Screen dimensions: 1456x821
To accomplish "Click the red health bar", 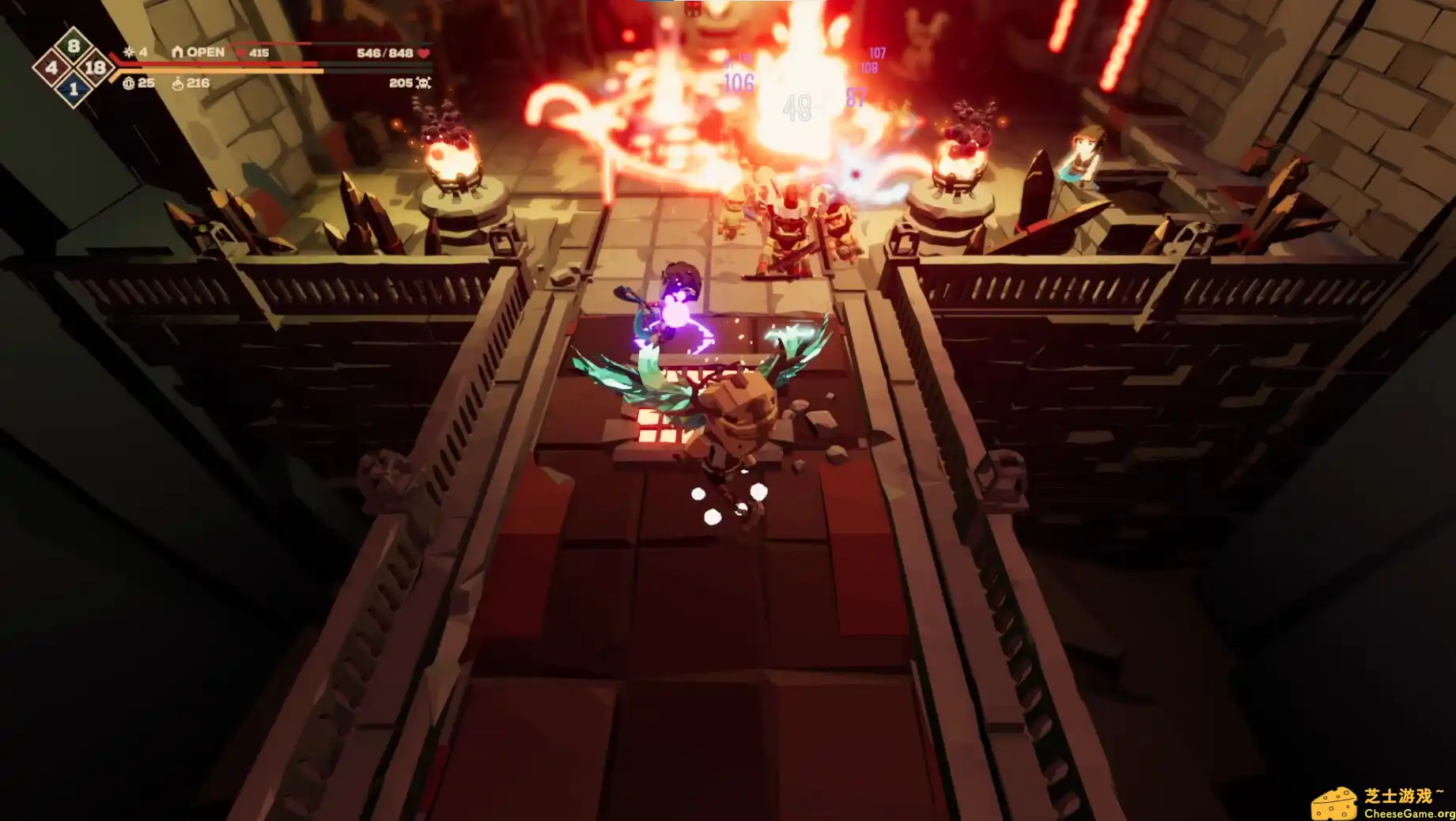I will tap(237, 65).
